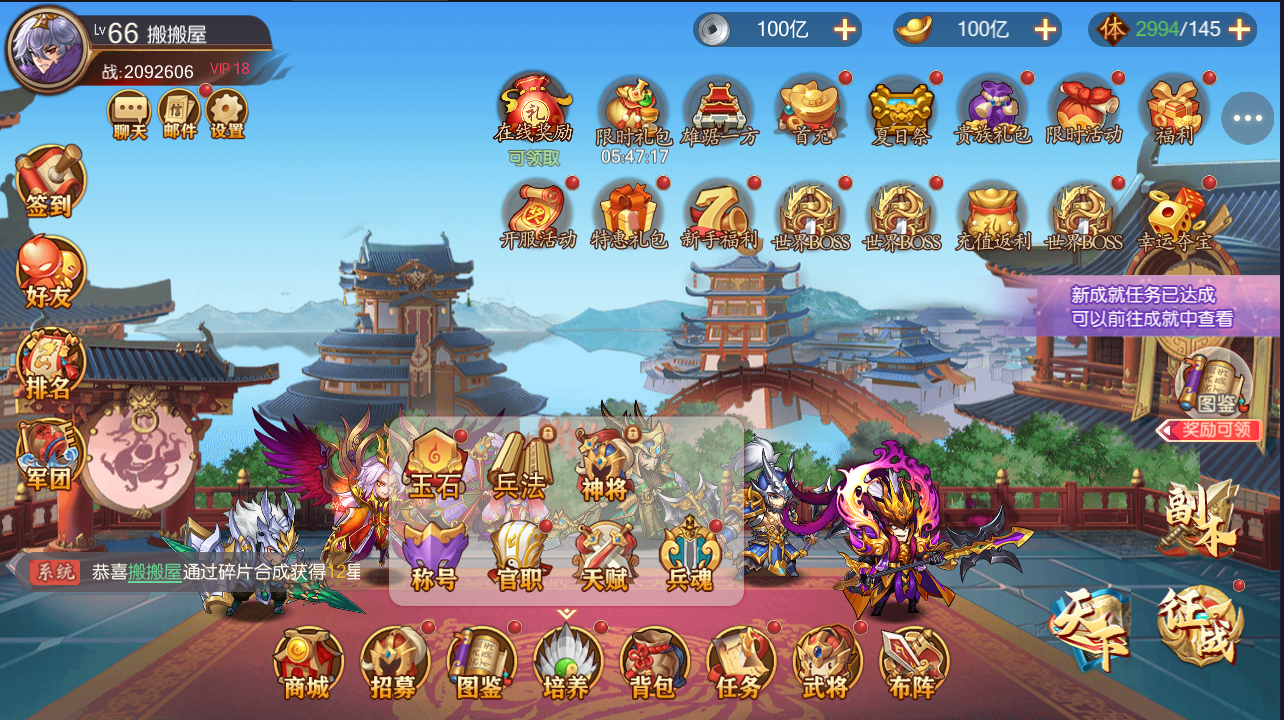Open the 商城 shop
This screenshot has width=1284, height=720.
[307, 662]
